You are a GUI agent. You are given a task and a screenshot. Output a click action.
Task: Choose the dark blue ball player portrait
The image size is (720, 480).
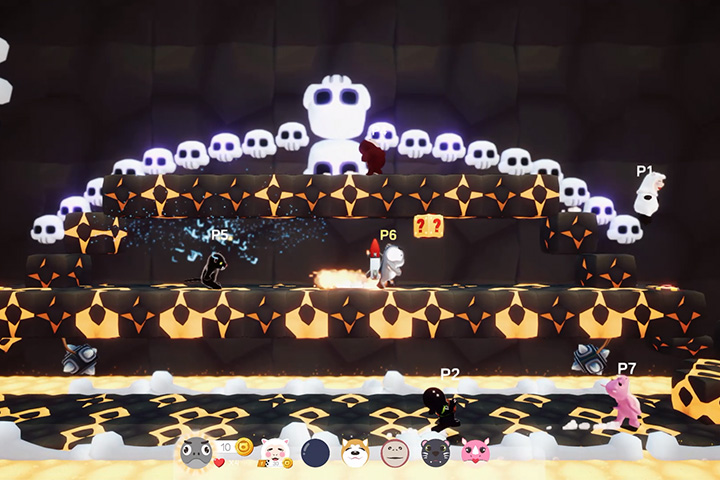(315, 453)
